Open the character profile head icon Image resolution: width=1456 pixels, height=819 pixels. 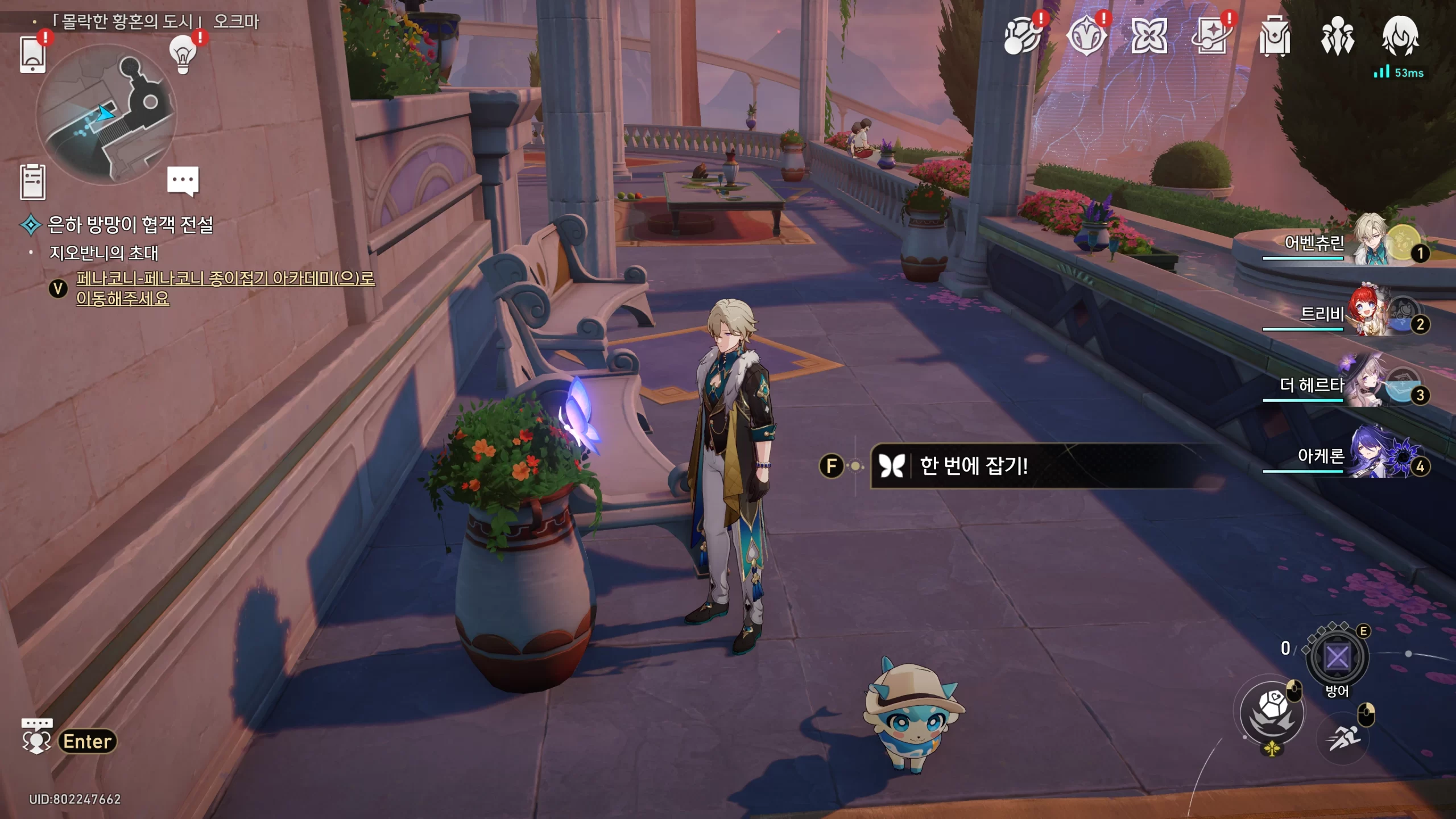click(1400, 37)
